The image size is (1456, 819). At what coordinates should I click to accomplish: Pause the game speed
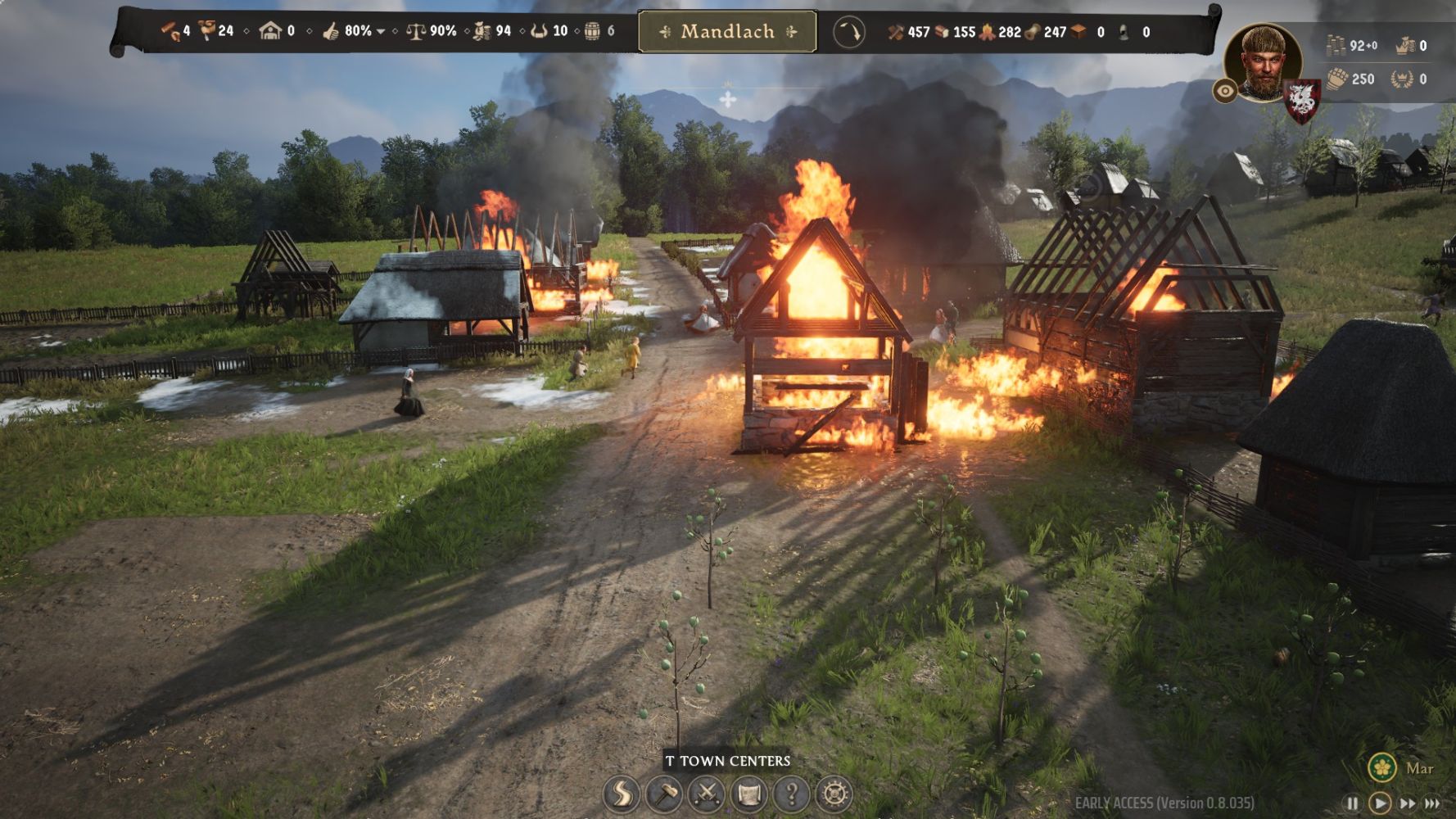1352,803
